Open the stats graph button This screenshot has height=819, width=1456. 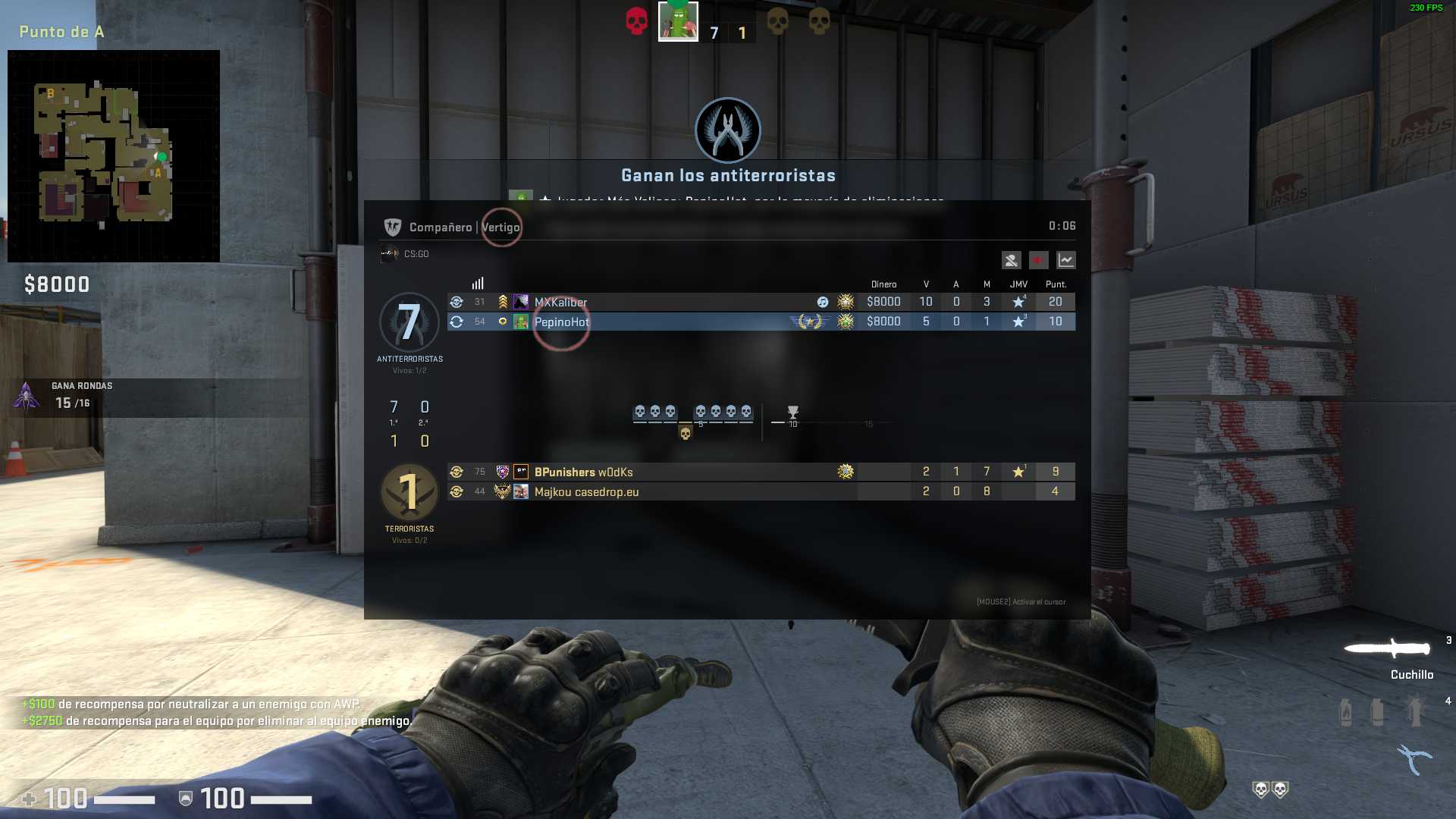pos(1065,260)
